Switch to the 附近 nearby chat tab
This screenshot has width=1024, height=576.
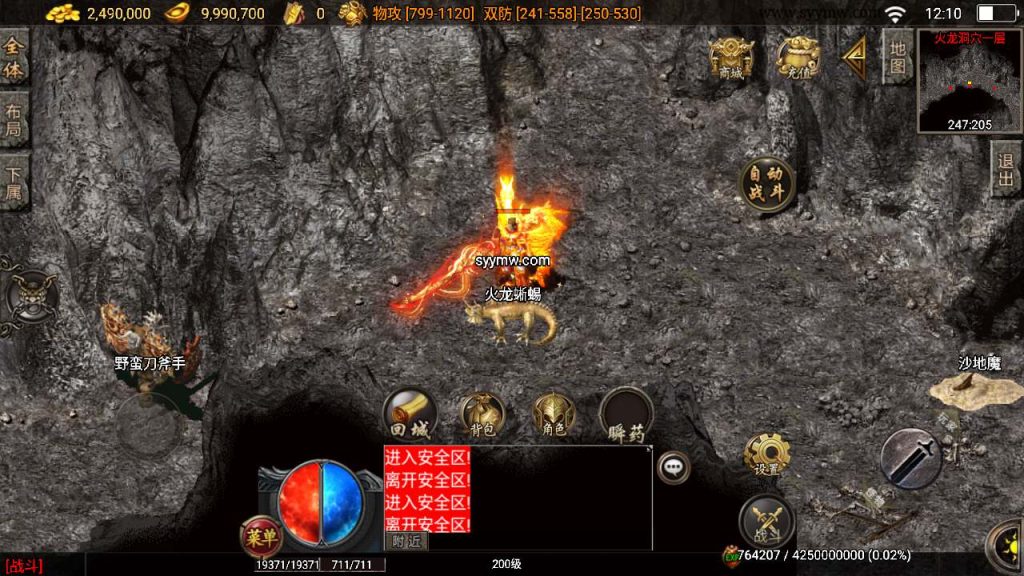click(406, 541)
